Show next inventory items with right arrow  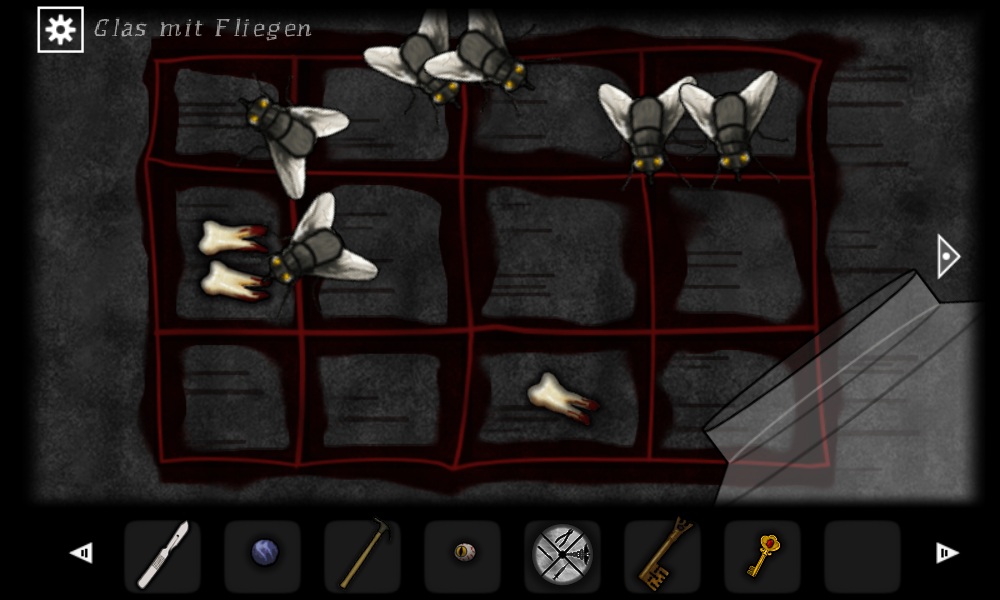pyautogui.click(x=945, y=553)
